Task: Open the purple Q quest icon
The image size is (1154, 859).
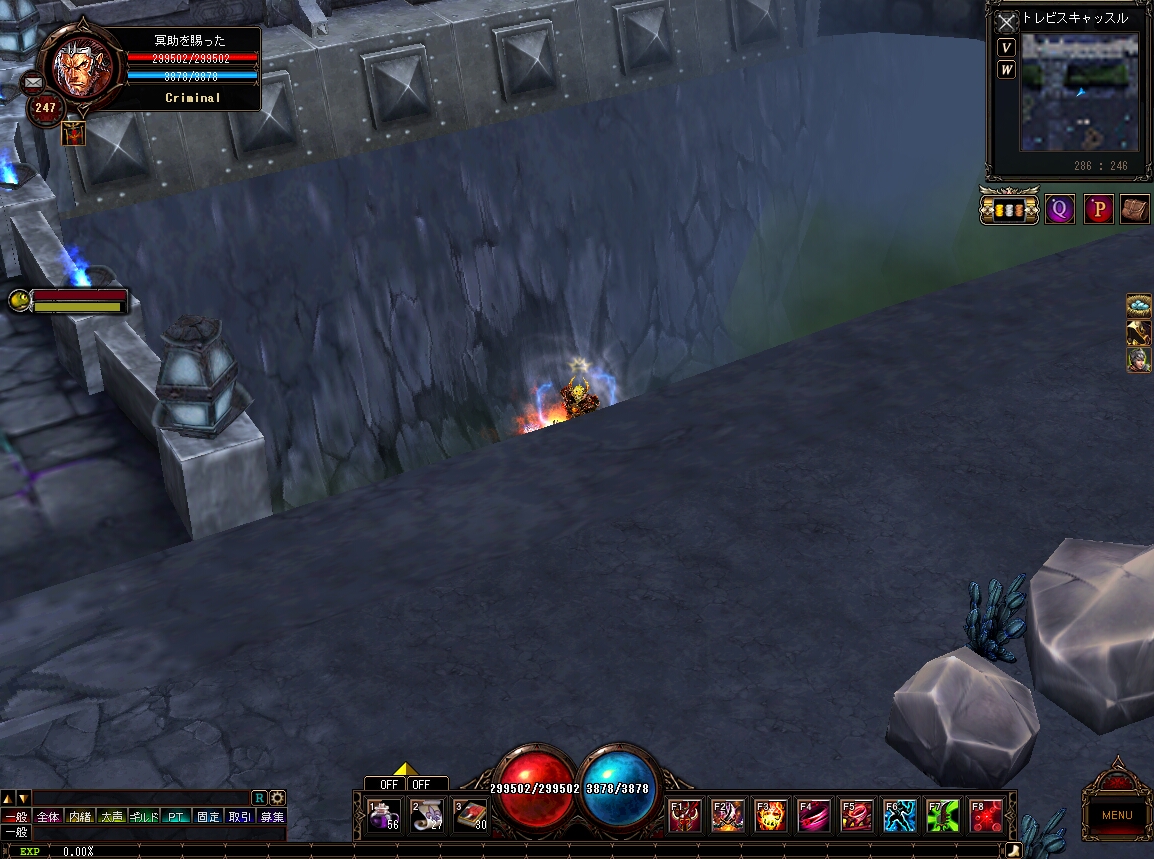Action: coord(1060,209)
